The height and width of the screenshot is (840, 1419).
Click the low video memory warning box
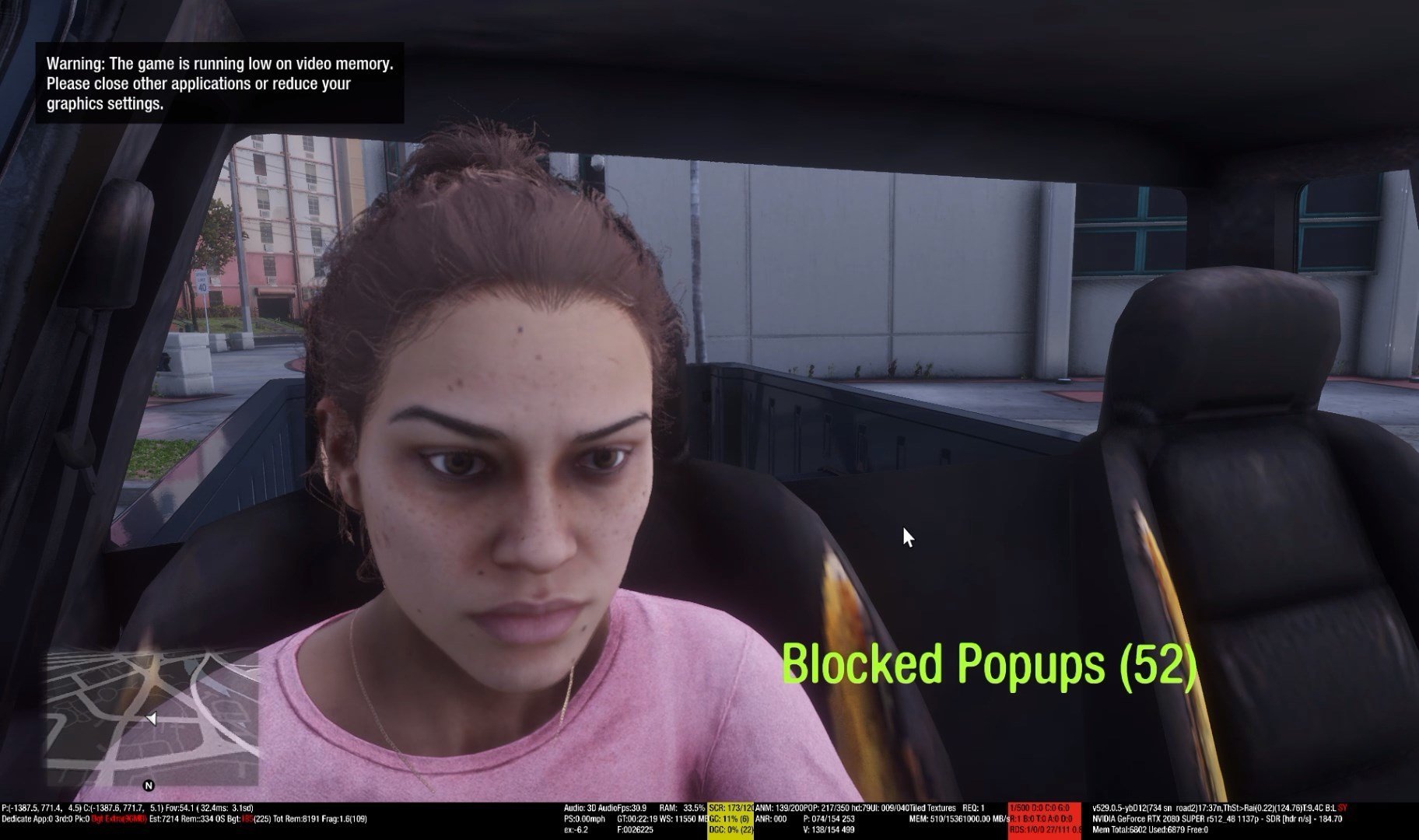click(219, 83)
